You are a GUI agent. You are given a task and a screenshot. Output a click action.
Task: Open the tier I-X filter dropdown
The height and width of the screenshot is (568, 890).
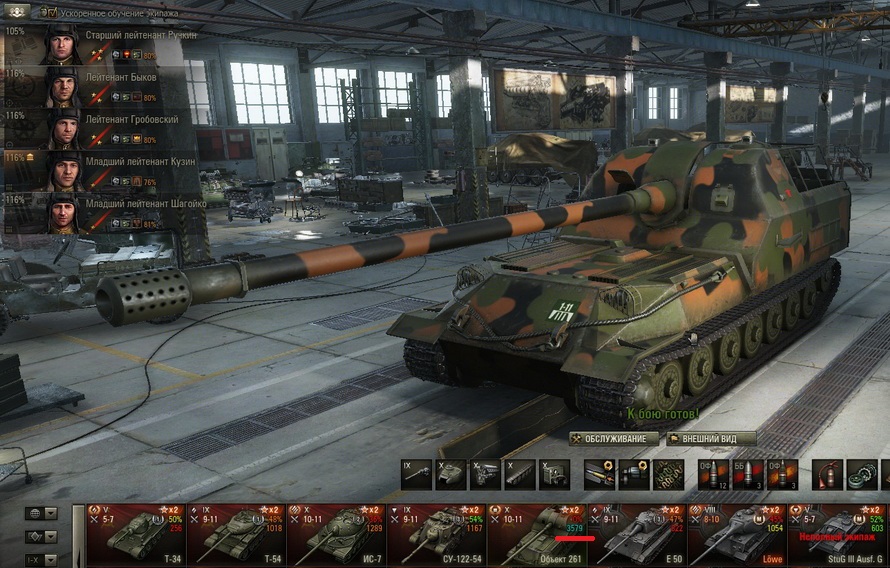coord(41,559)
